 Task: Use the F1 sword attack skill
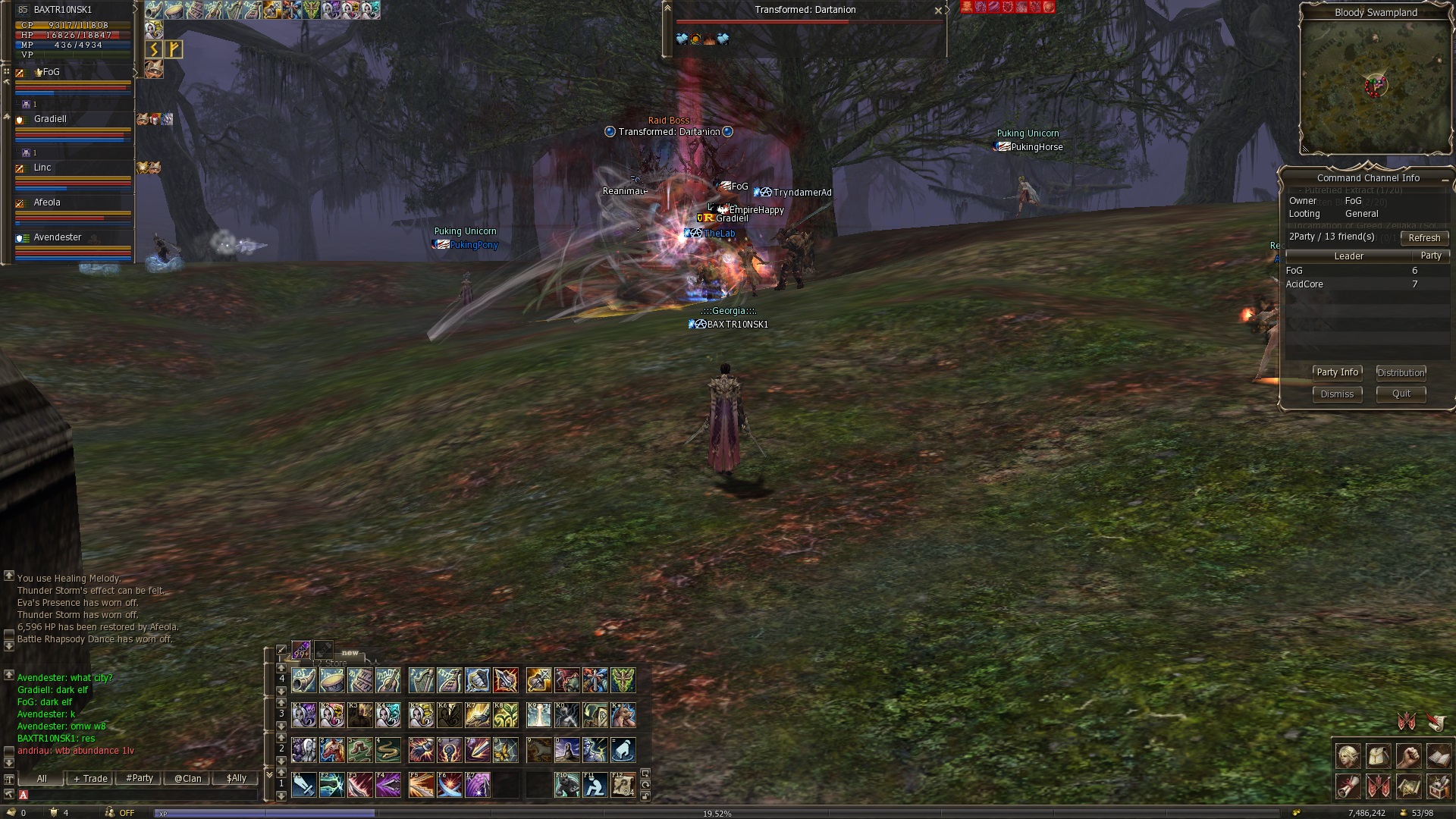304,785
